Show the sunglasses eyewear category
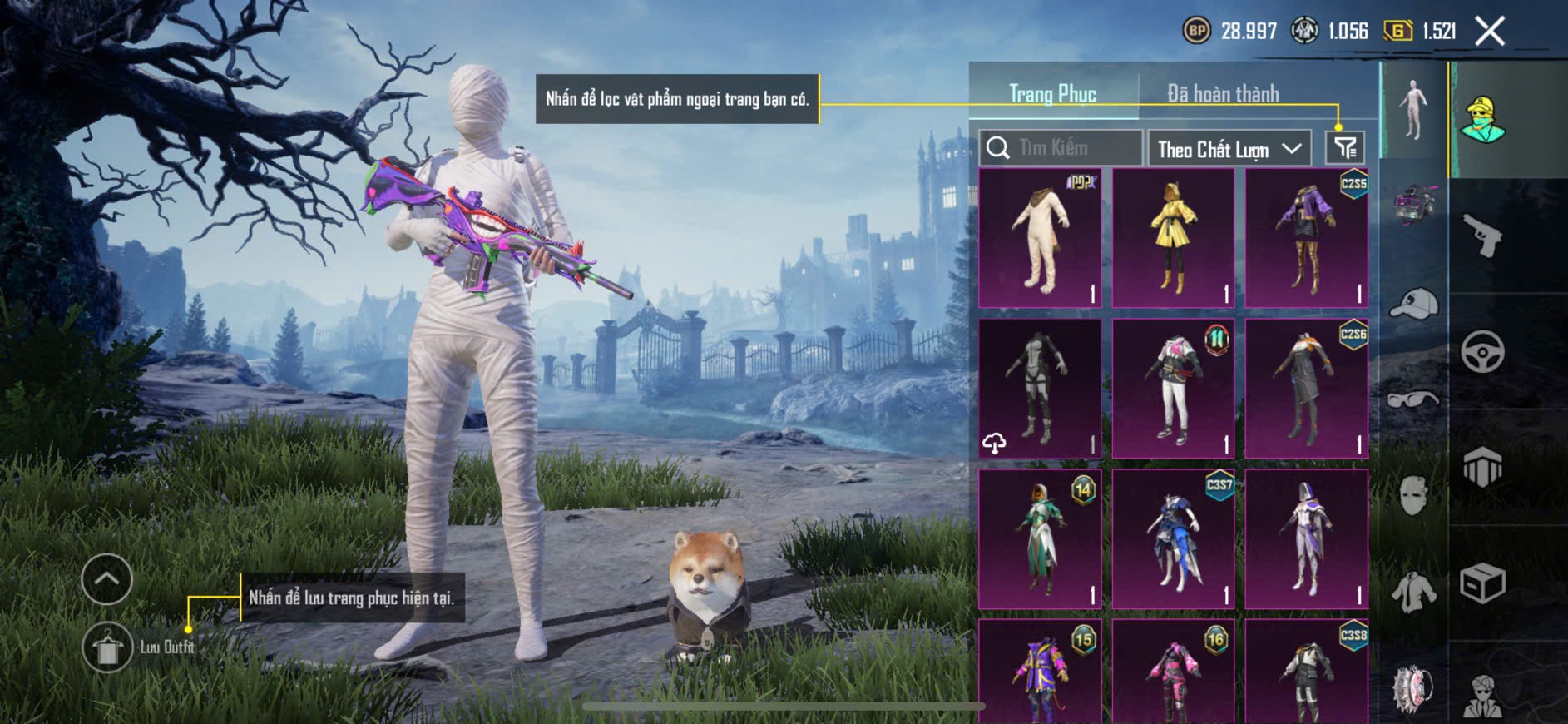This screenshot has width=1568, height=724. [1413, 400]
